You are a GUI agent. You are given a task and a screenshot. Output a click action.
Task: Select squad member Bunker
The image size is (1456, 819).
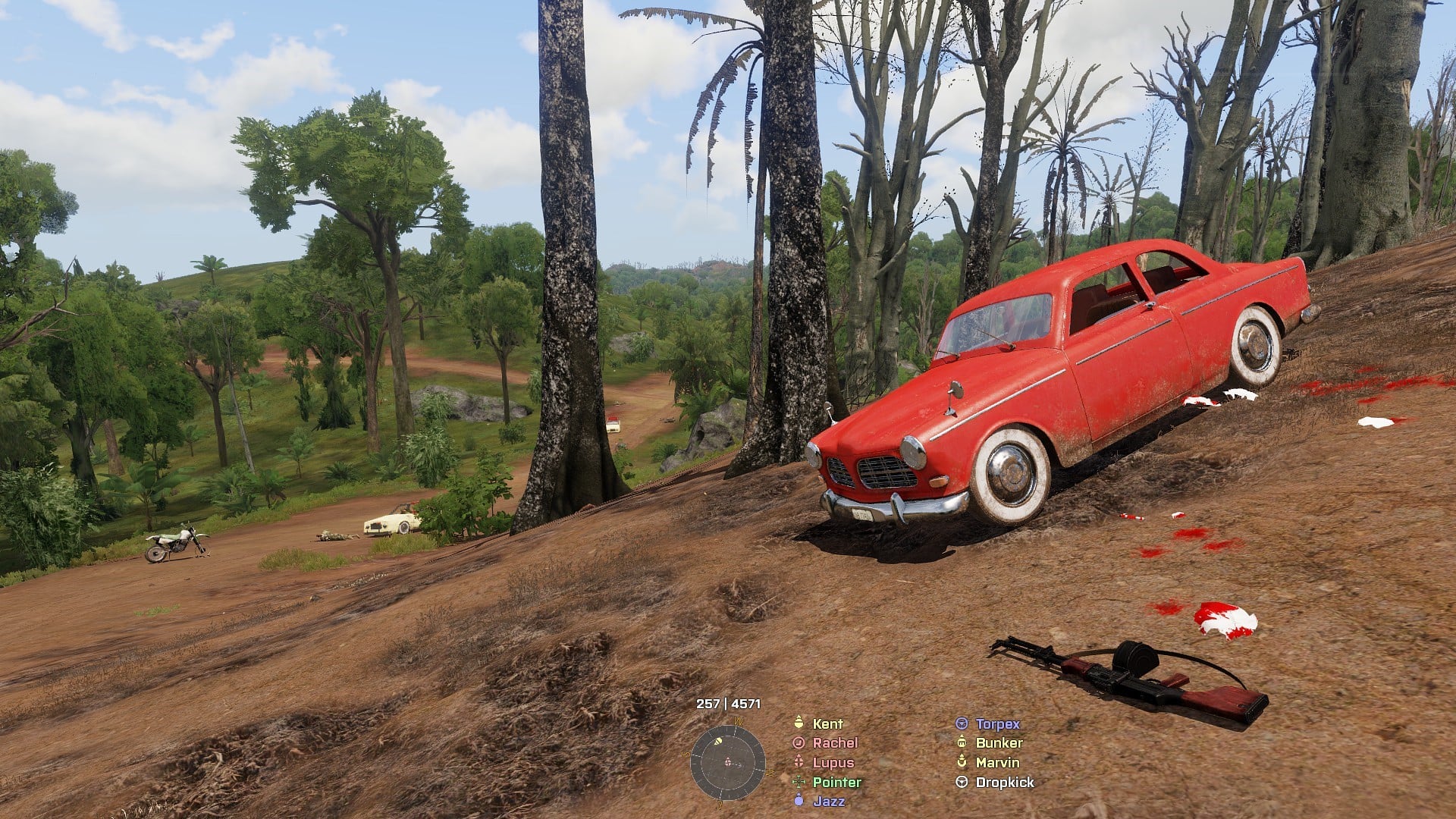pyautogui.click(x=999, y=743)
